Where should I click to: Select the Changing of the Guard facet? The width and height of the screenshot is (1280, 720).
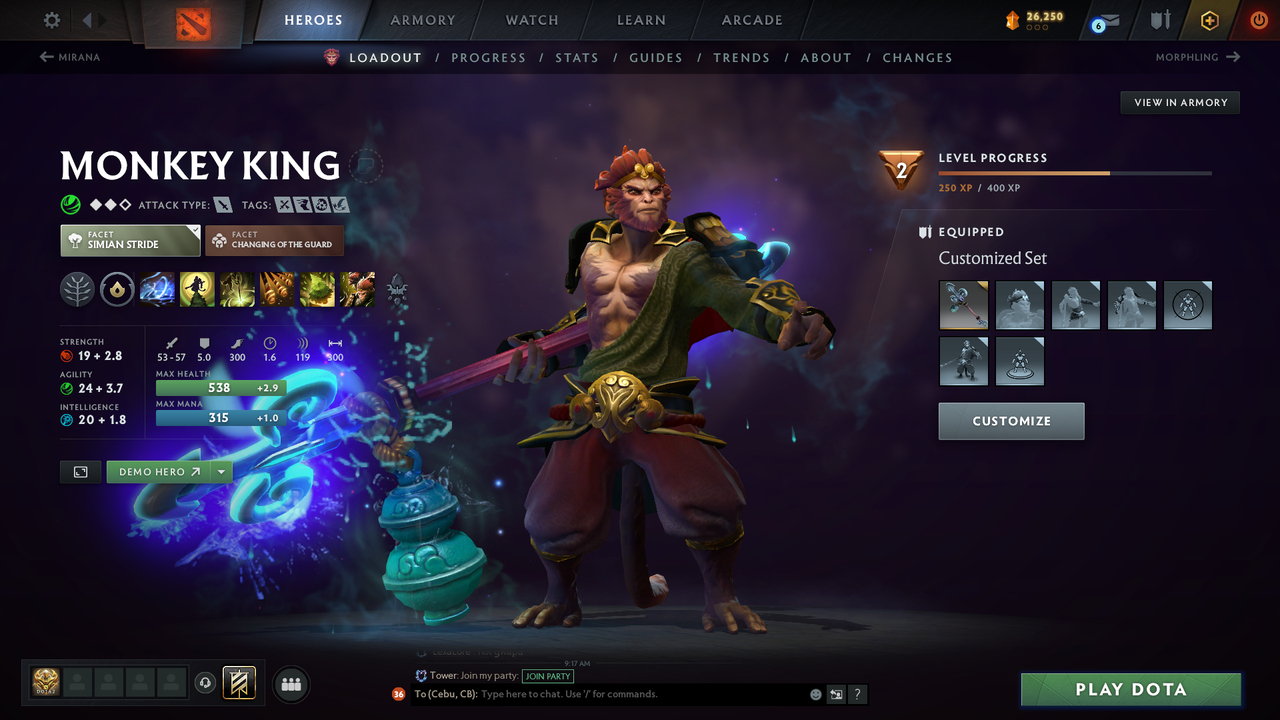click(274, 240)
